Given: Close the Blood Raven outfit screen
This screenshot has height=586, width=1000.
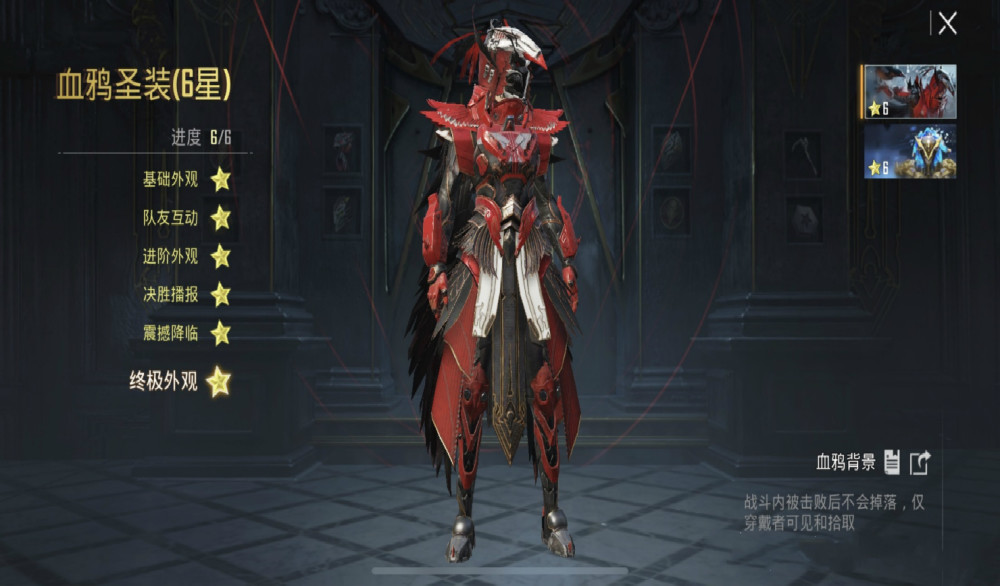Looking at the screenshot, I should tap(947, 24).
